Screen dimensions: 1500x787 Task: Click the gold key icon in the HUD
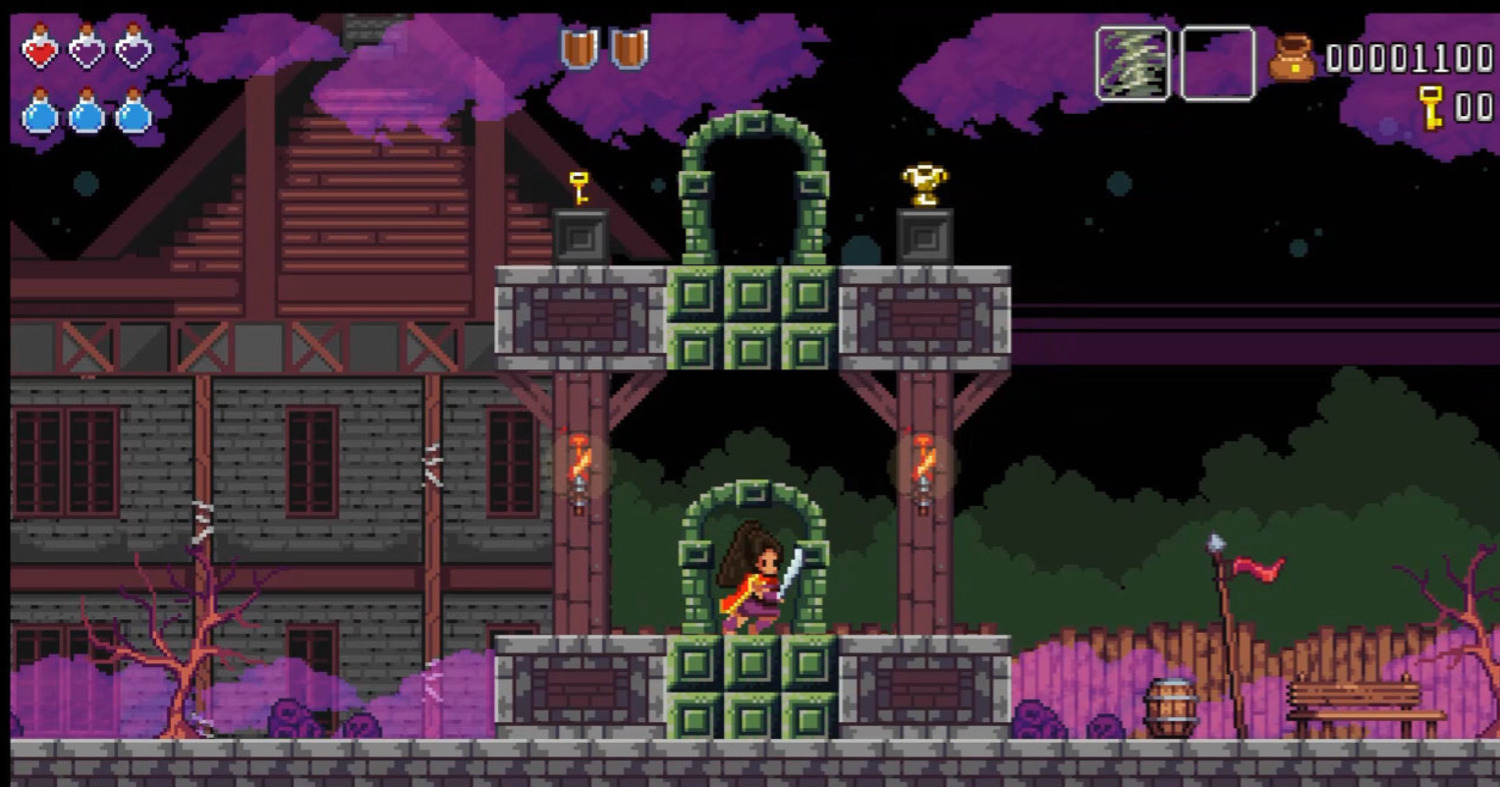point(1431,106)
